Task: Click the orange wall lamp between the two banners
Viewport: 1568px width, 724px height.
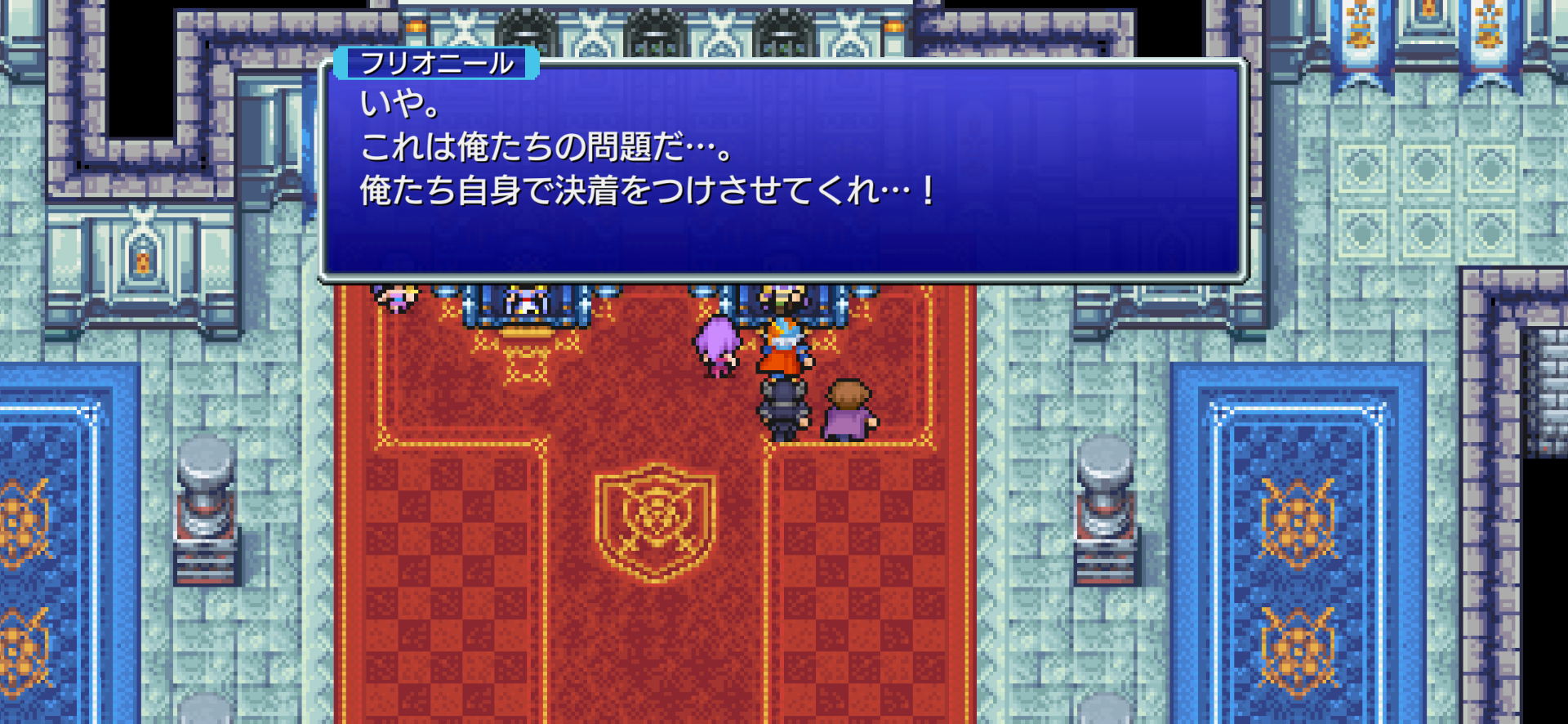Action: click(x=1426, y=12)
